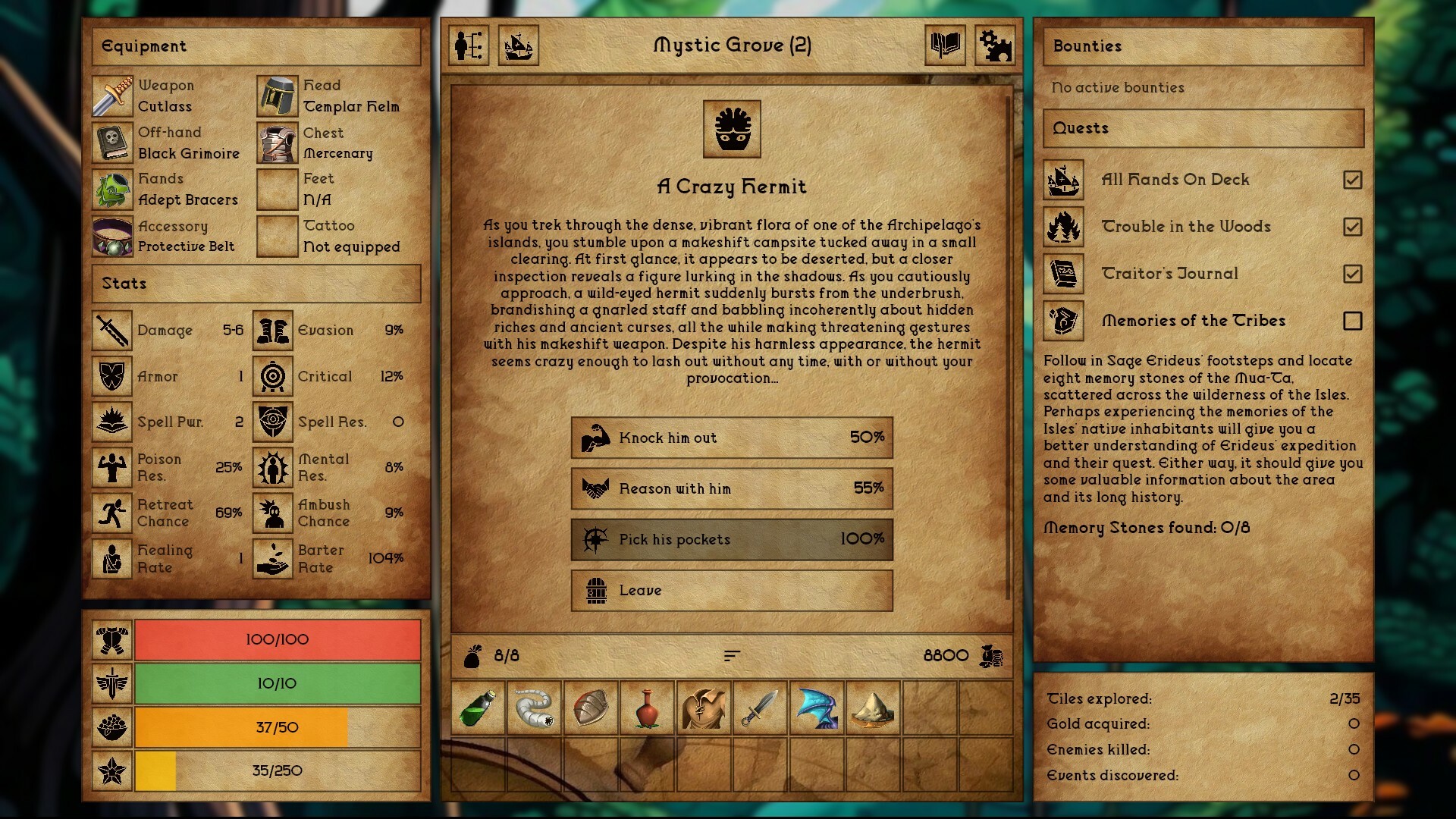
Task: Click the Memories of the Tribes quest icon
Action: [x=1063, y=321]
